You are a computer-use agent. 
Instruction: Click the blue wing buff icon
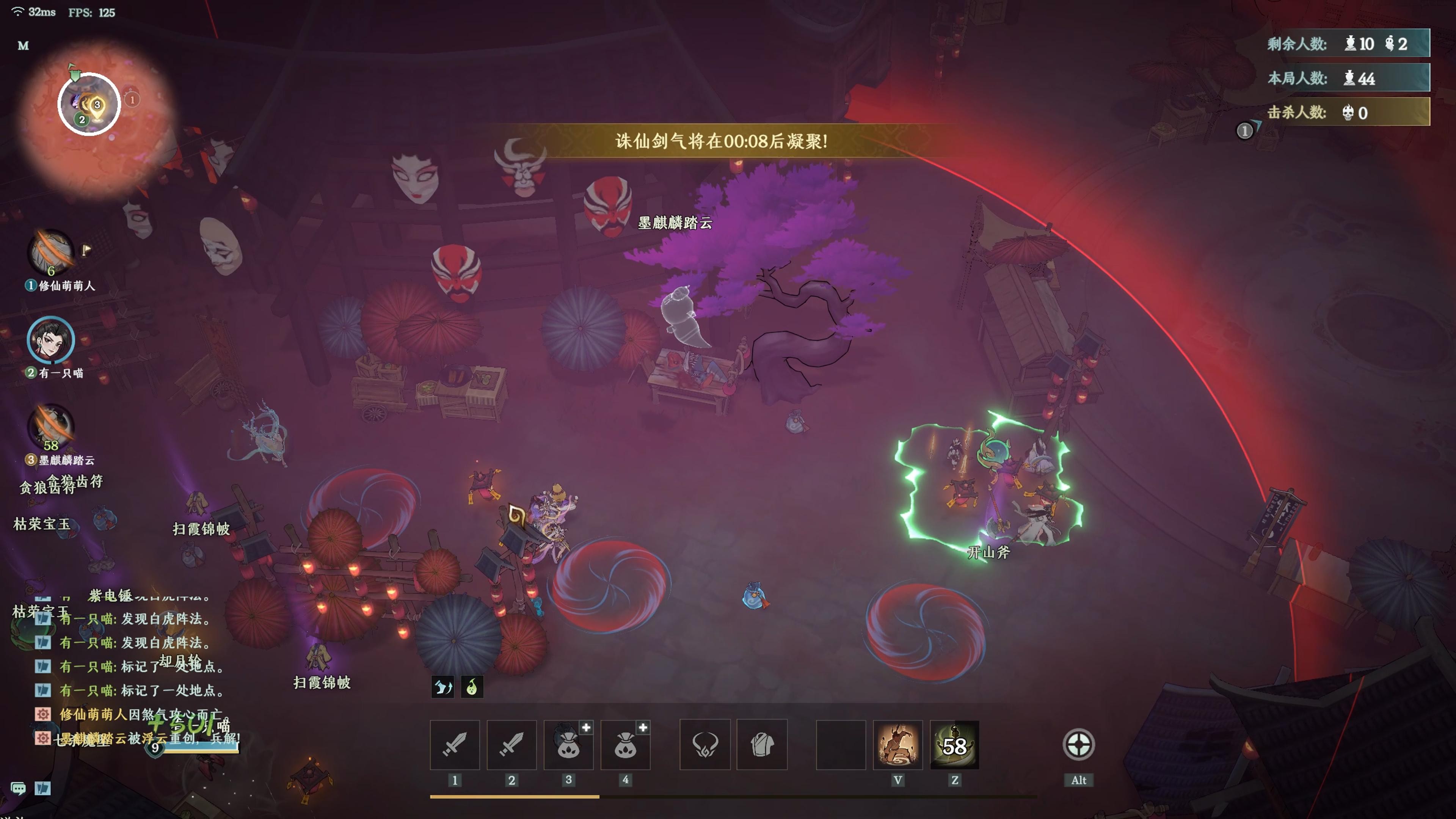[x=442, y=687]
